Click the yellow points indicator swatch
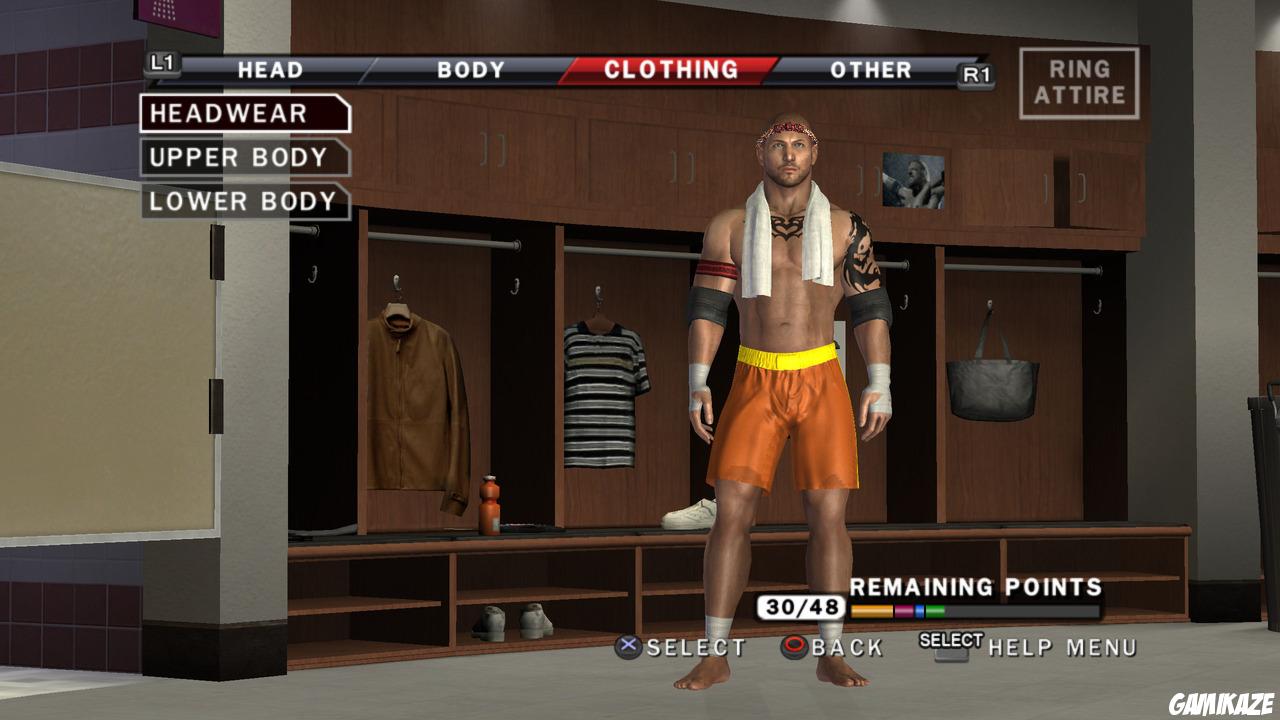 (x=872, y=611)
